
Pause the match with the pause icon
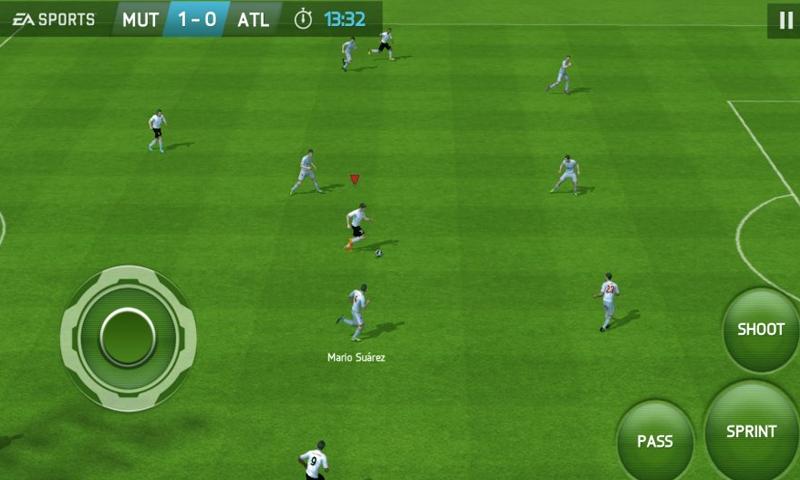tap(783, 19)
